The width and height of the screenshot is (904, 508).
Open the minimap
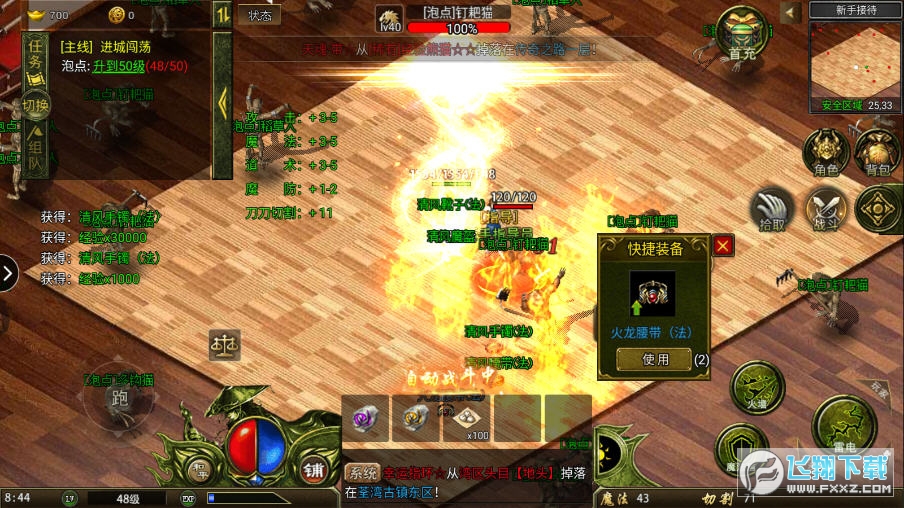point(851,60)
